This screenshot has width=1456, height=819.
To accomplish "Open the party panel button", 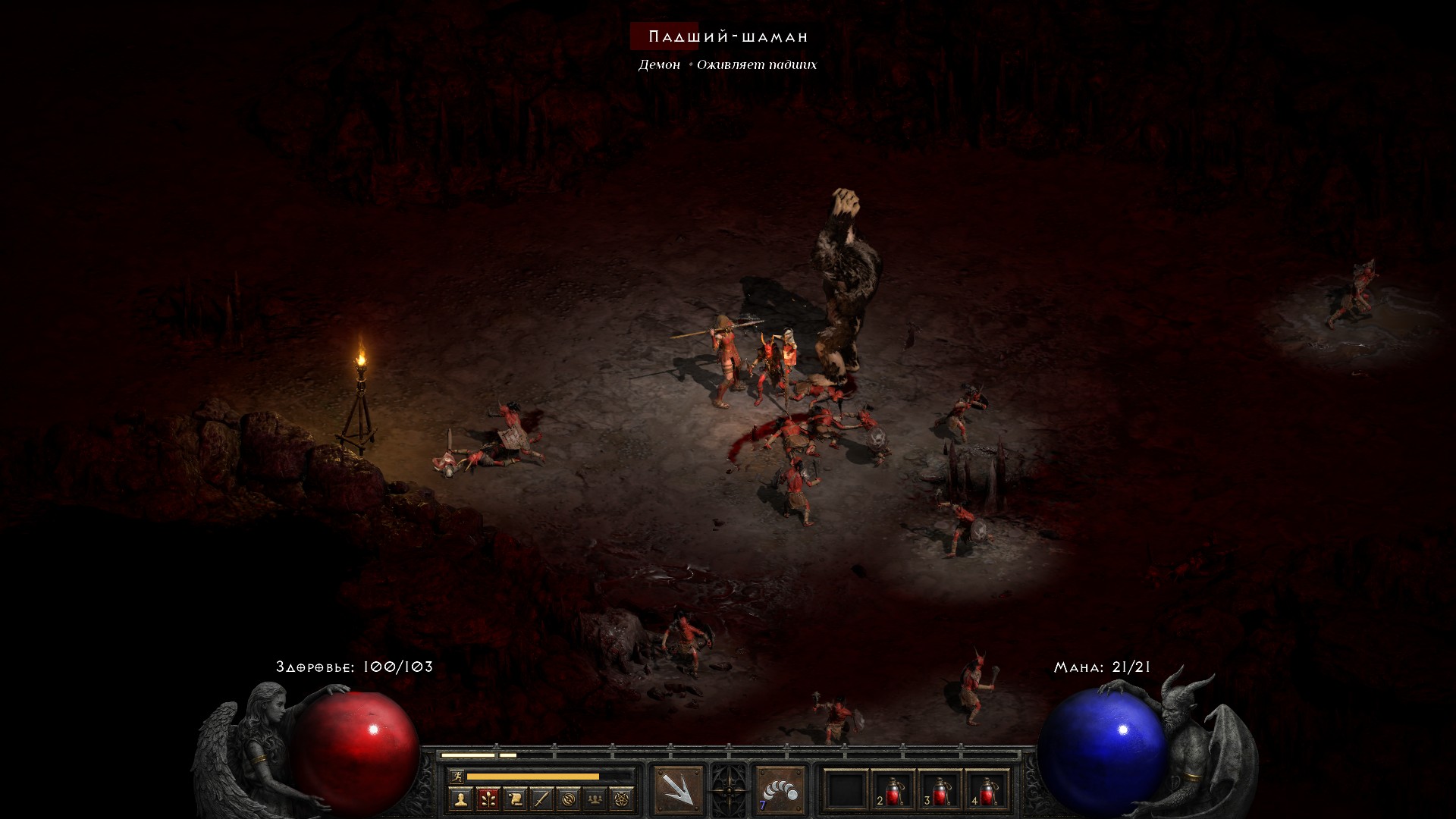I will click(595, 799).
